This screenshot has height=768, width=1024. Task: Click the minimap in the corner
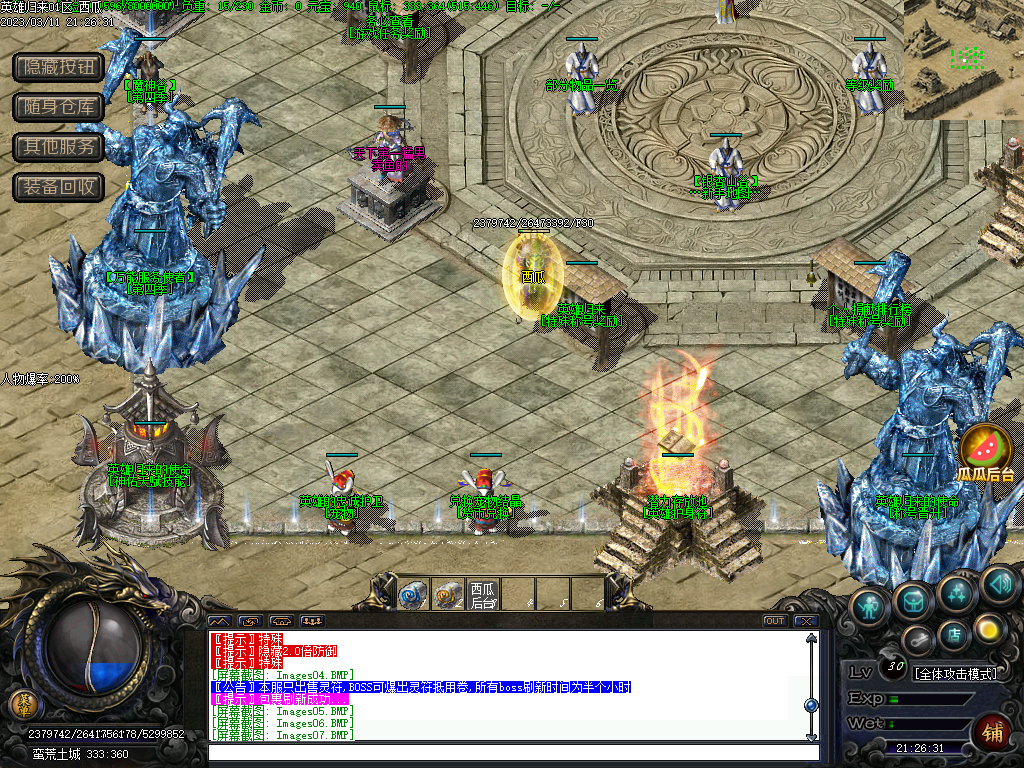963,59
